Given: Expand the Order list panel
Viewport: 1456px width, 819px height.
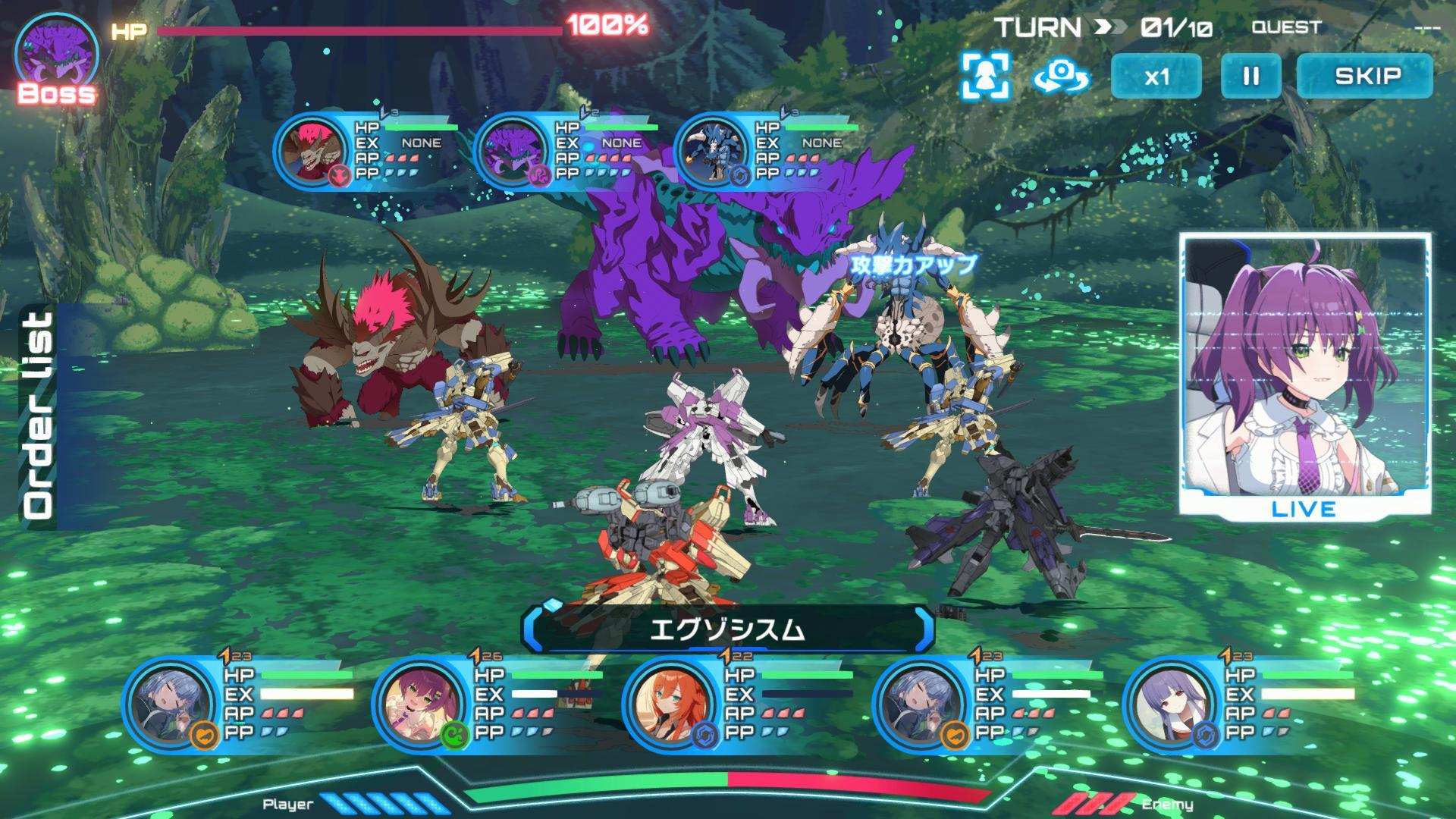Looking at the screenshot, I should (x=38, y=416).
